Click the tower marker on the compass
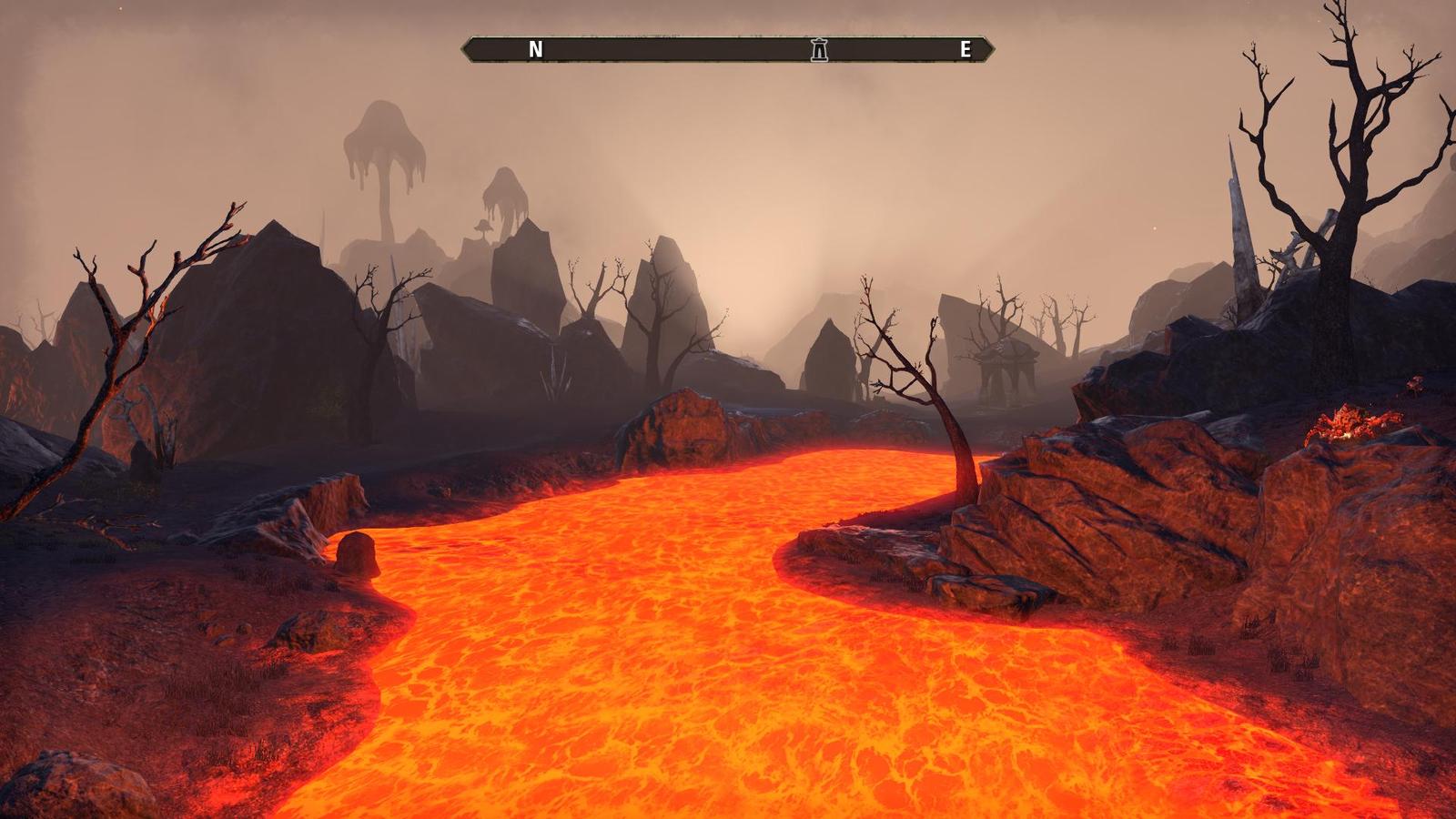Image resolution: width=1456 pixels, height=819 pixels. tap(819, 50)
